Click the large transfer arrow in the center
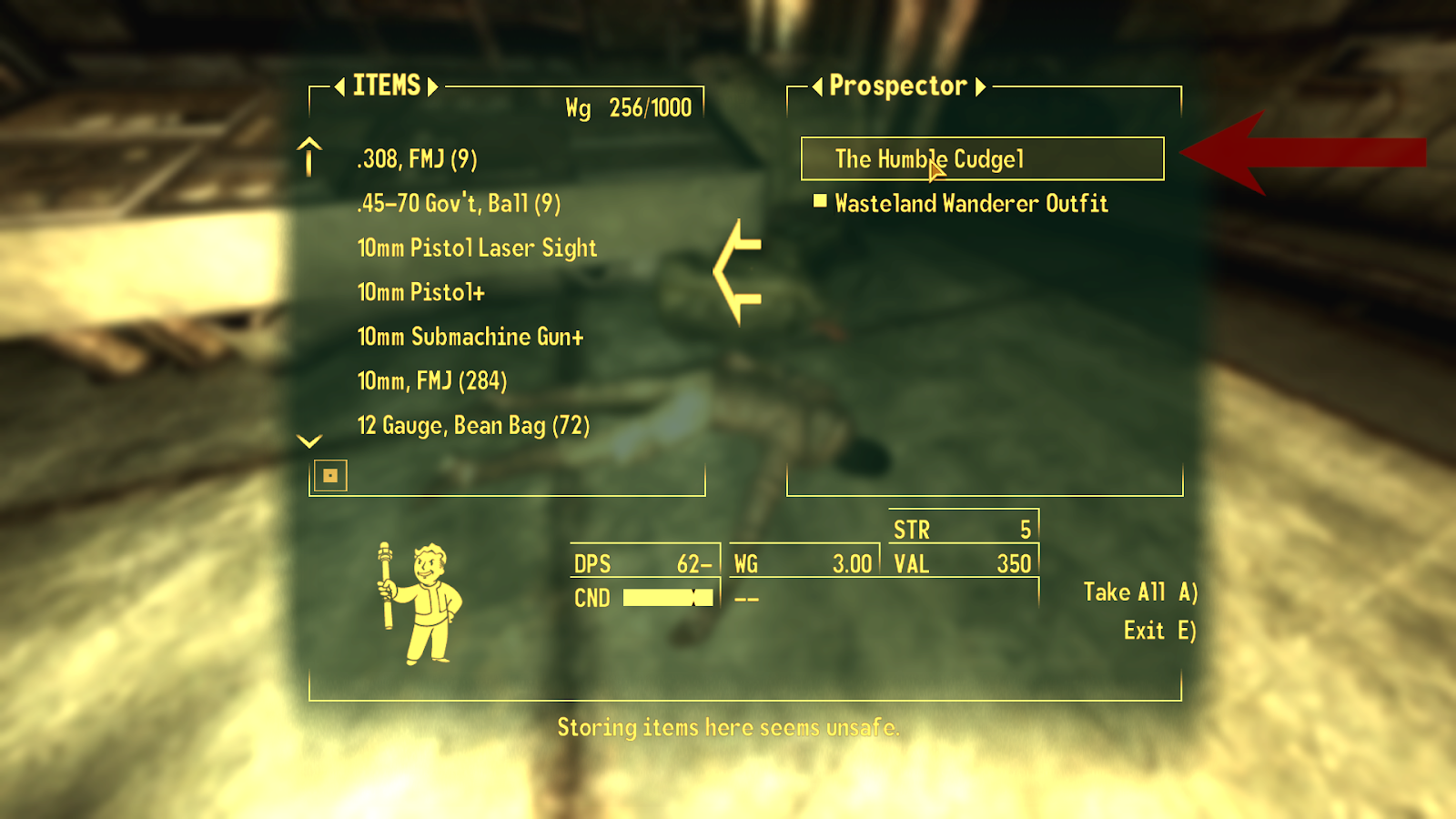The width and height of the screenshot is (1456, 819). click(x=737, y=273)
